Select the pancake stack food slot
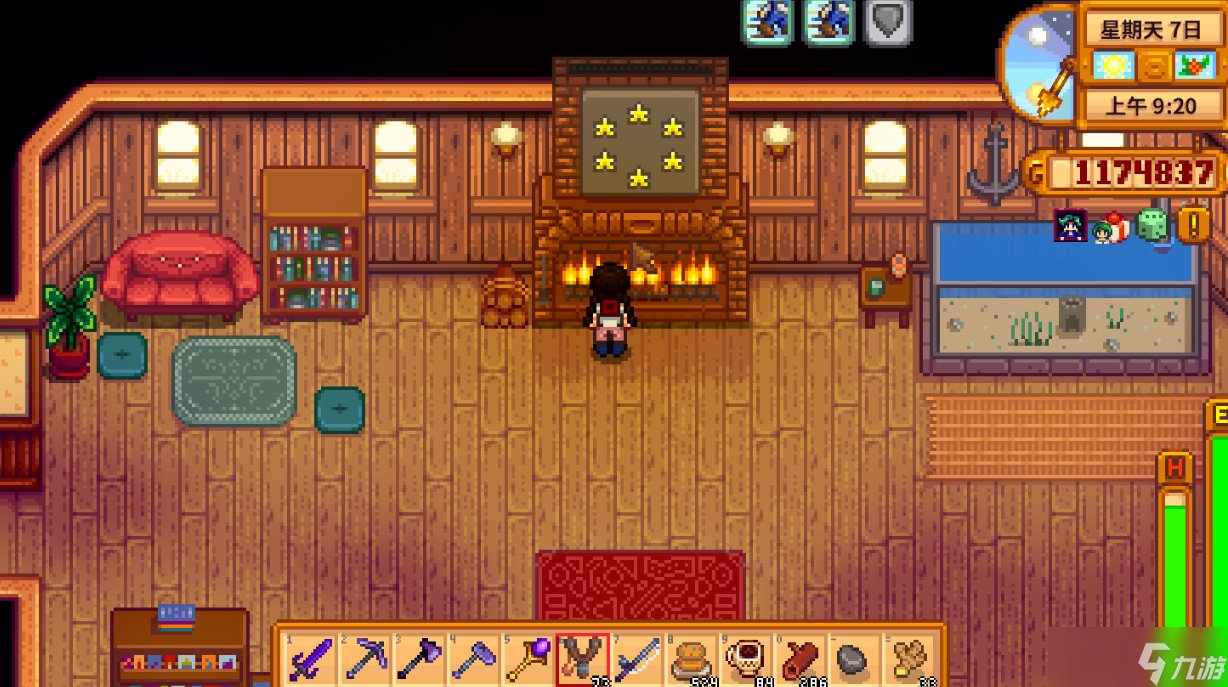The height and width of the screenshot is (687, 1228). pyautogui.click(x=690, y=659)
